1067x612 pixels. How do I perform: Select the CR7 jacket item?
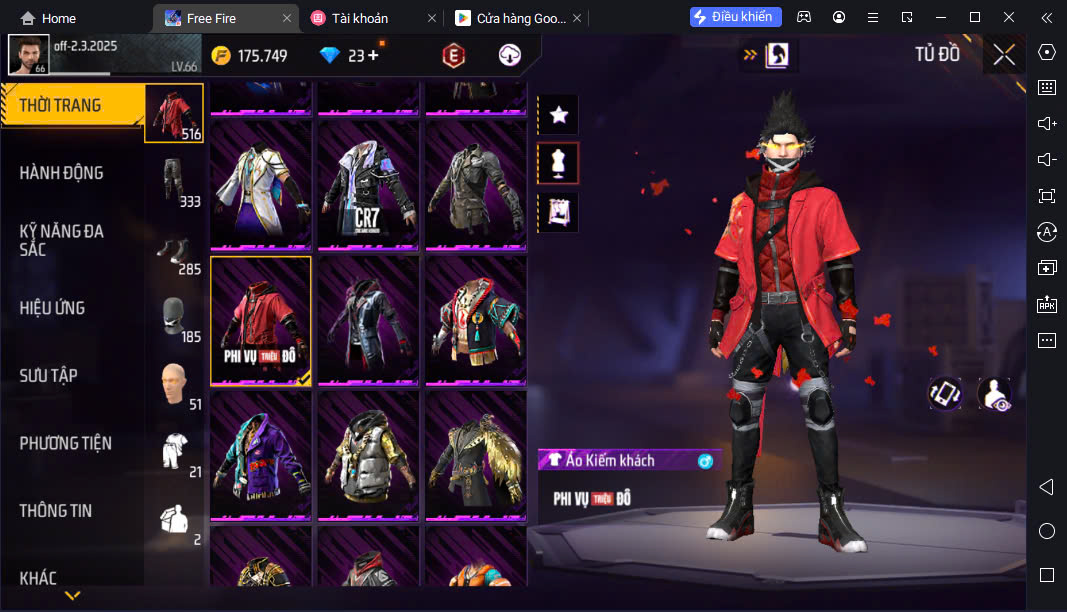(x=368, y=185)
